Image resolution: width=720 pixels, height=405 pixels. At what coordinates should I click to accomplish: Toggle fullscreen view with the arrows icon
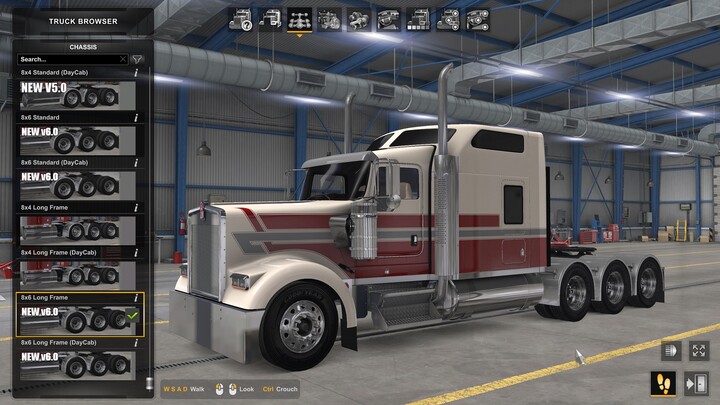point(698,351)
